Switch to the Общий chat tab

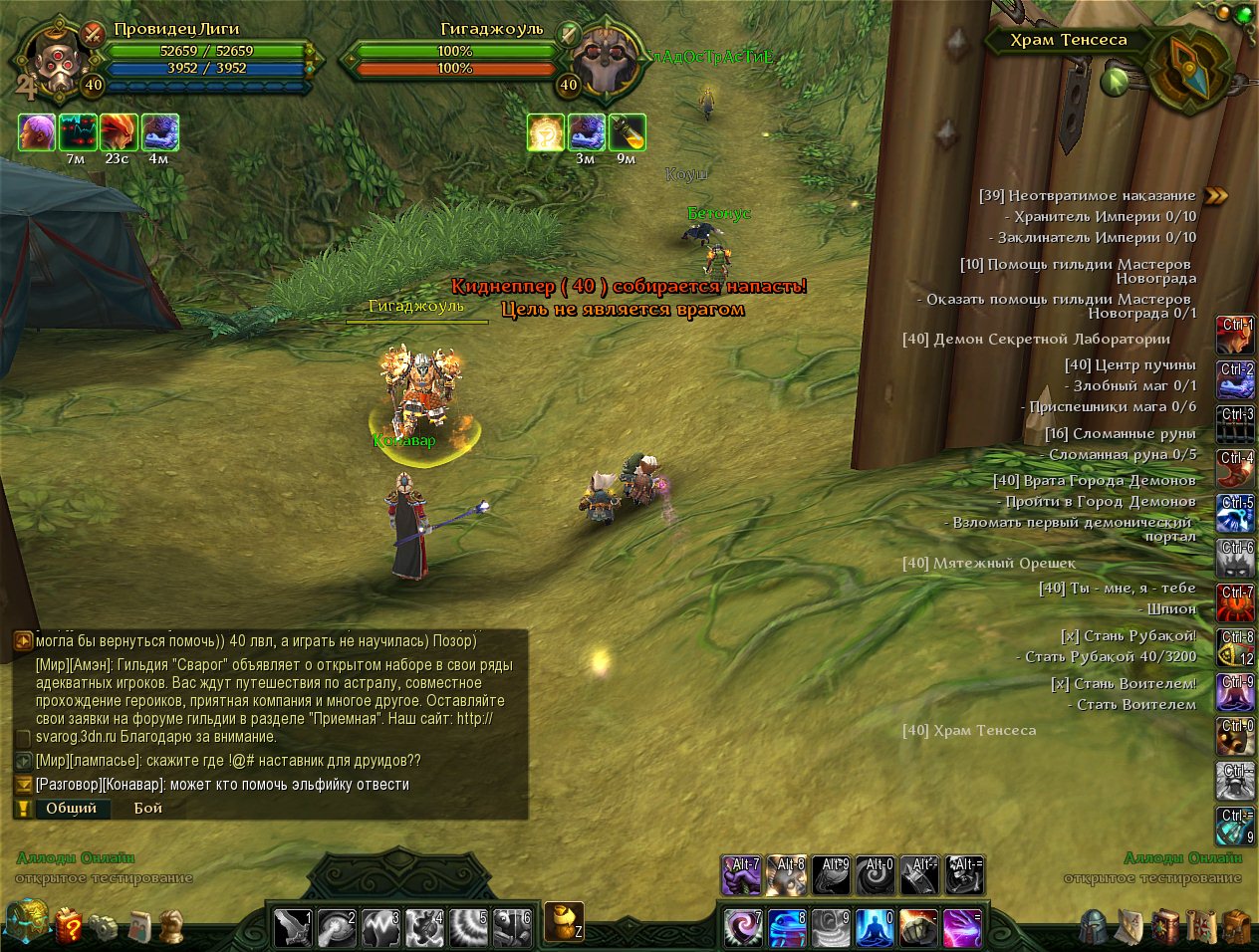click(71, 808)
